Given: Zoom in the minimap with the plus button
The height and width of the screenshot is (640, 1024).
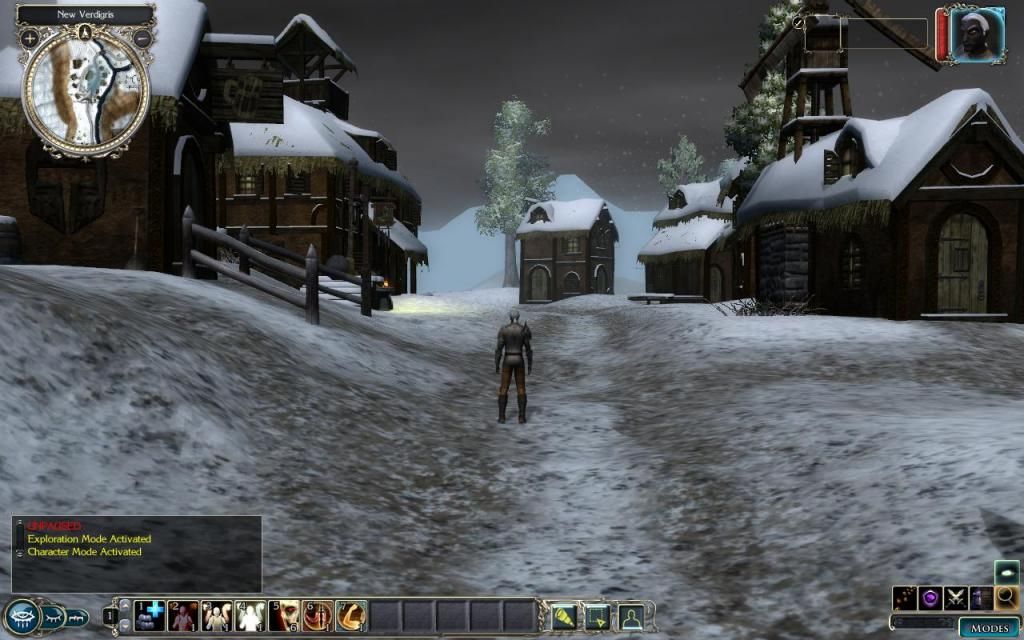Looking at the screenshot, I should point(30,38).
